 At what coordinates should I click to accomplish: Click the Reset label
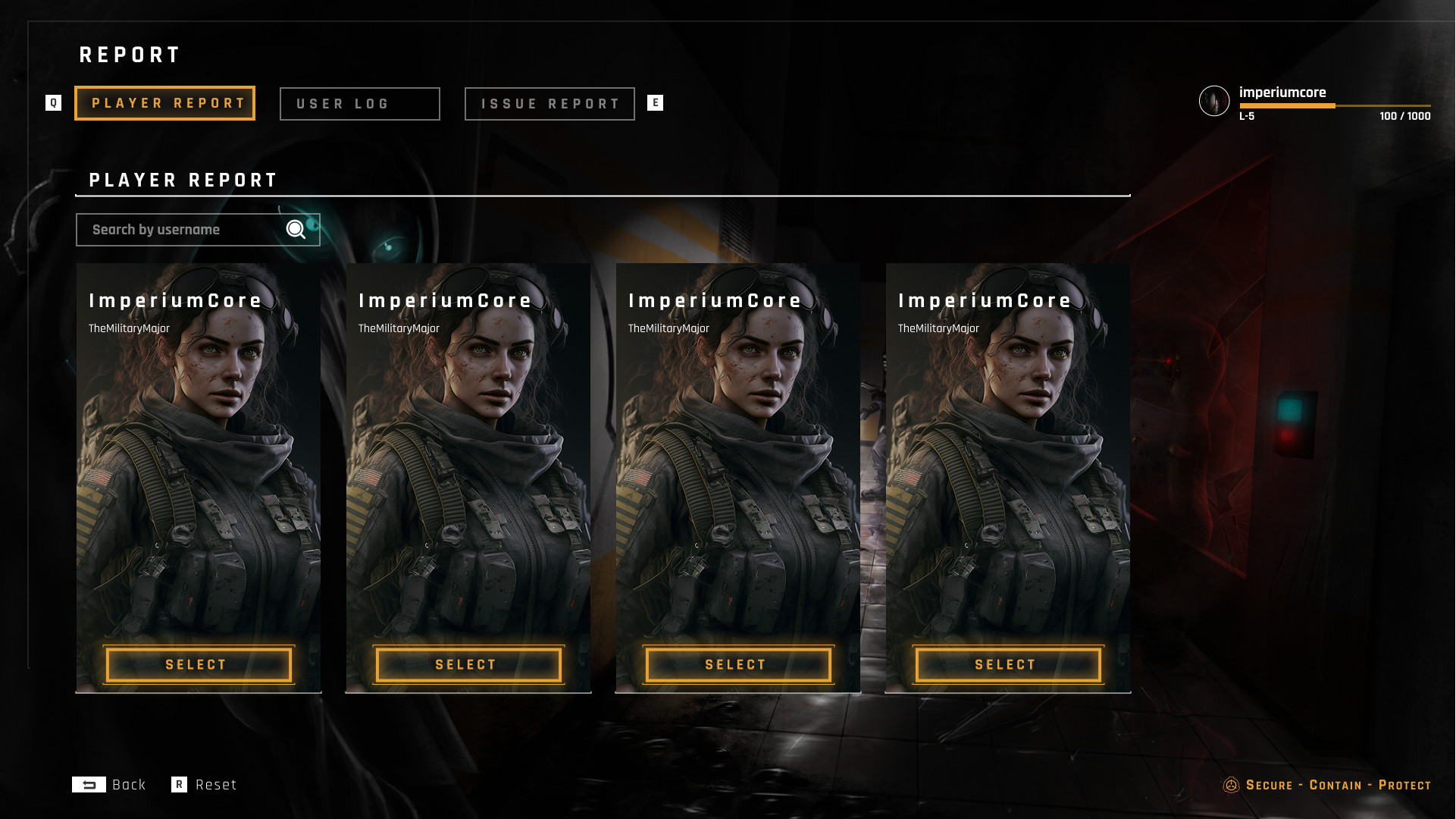point(215,785)
